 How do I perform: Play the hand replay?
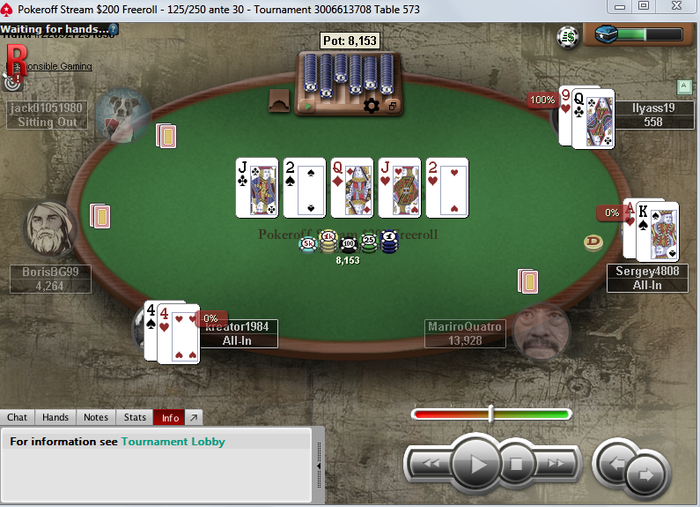(x=476, y=464)
